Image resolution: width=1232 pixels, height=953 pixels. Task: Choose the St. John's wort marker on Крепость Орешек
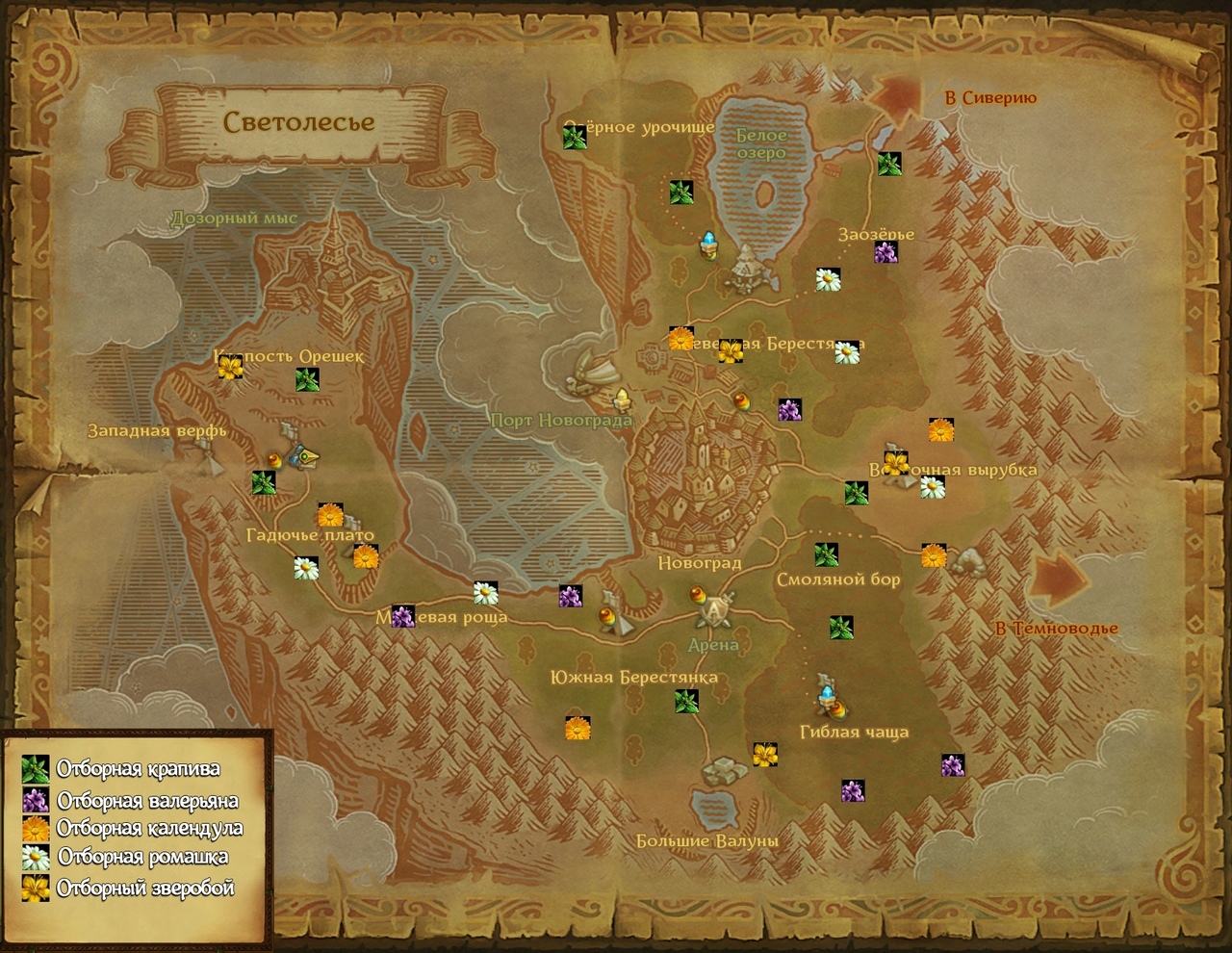tap(229, 367)
